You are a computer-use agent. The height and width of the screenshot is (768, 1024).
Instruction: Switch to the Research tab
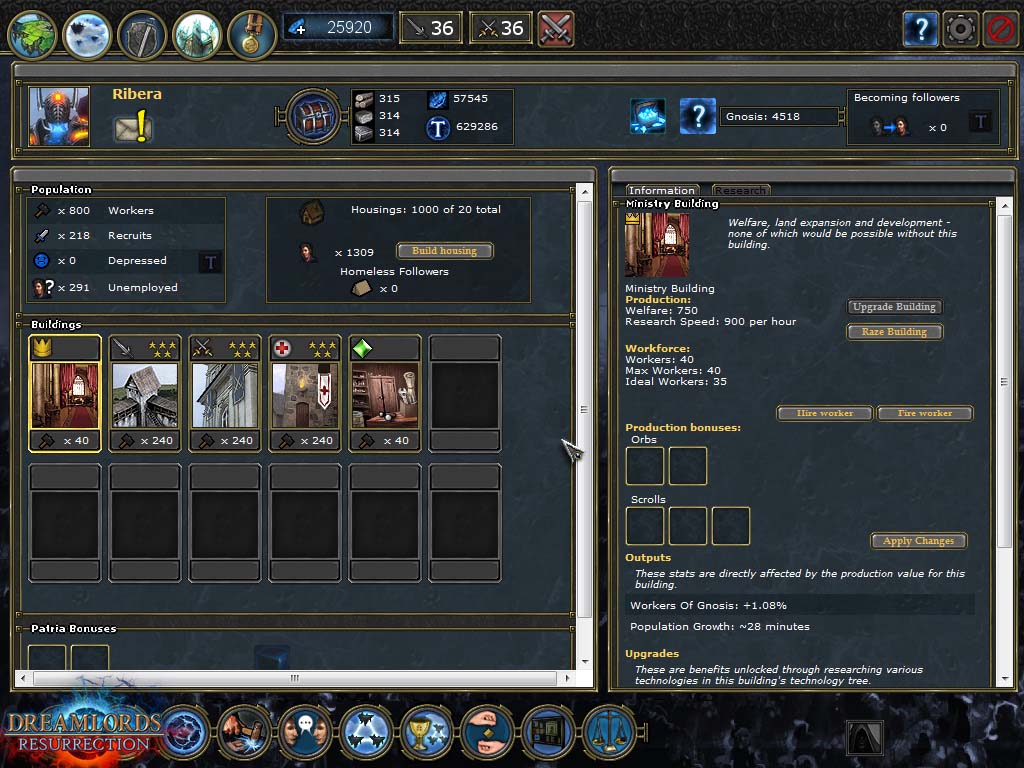[x=740, y=190]
